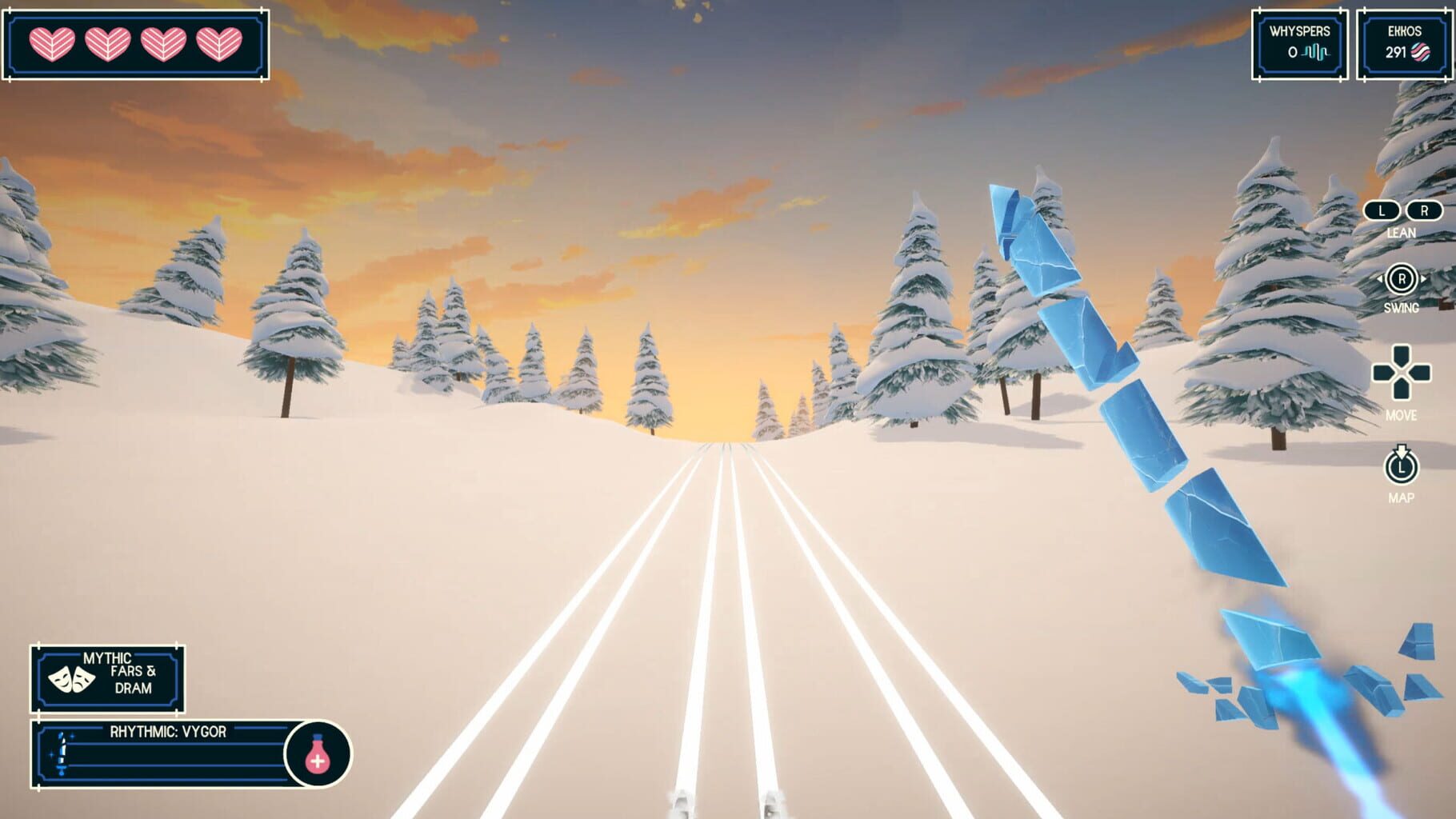Select the Whyspers counter panel
1456x819 pixels.
click(1298, 44)
